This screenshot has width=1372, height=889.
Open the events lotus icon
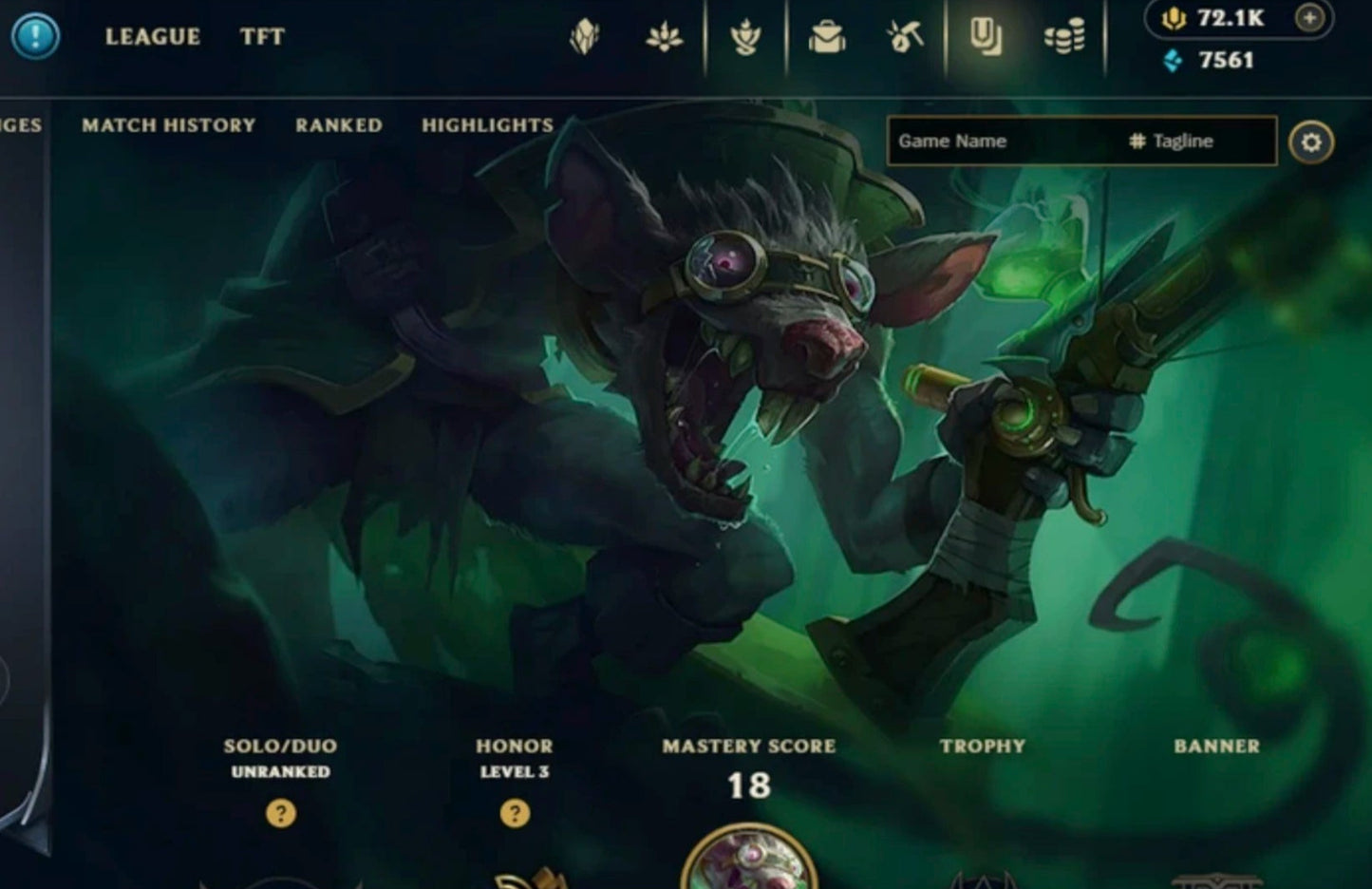pyautogui.click(x=666, y=38)
